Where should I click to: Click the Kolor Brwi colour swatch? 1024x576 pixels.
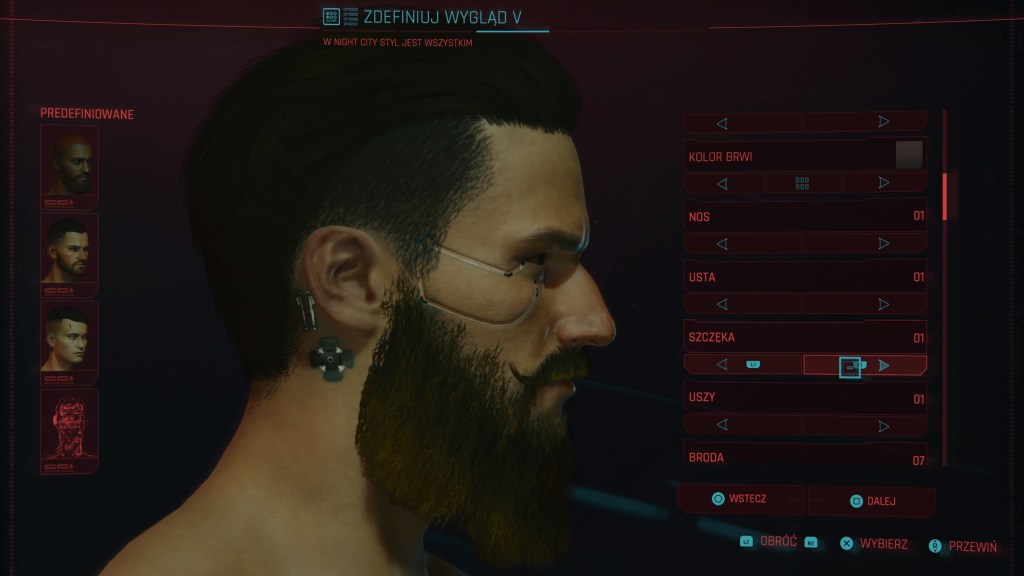(908, 156)
